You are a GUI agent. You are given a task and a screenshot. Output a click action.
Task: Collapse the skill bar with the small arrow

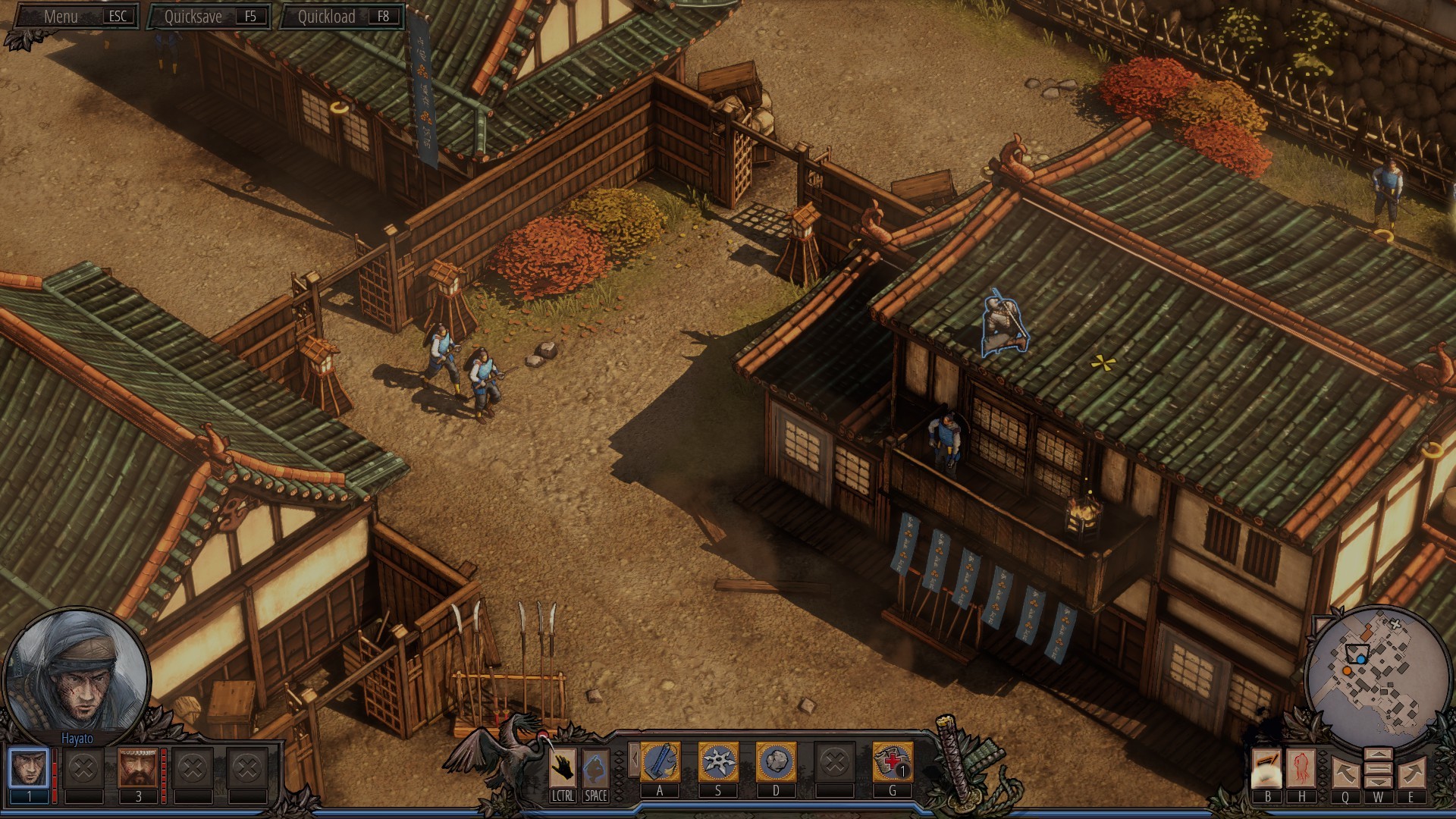tap(634, 760)
